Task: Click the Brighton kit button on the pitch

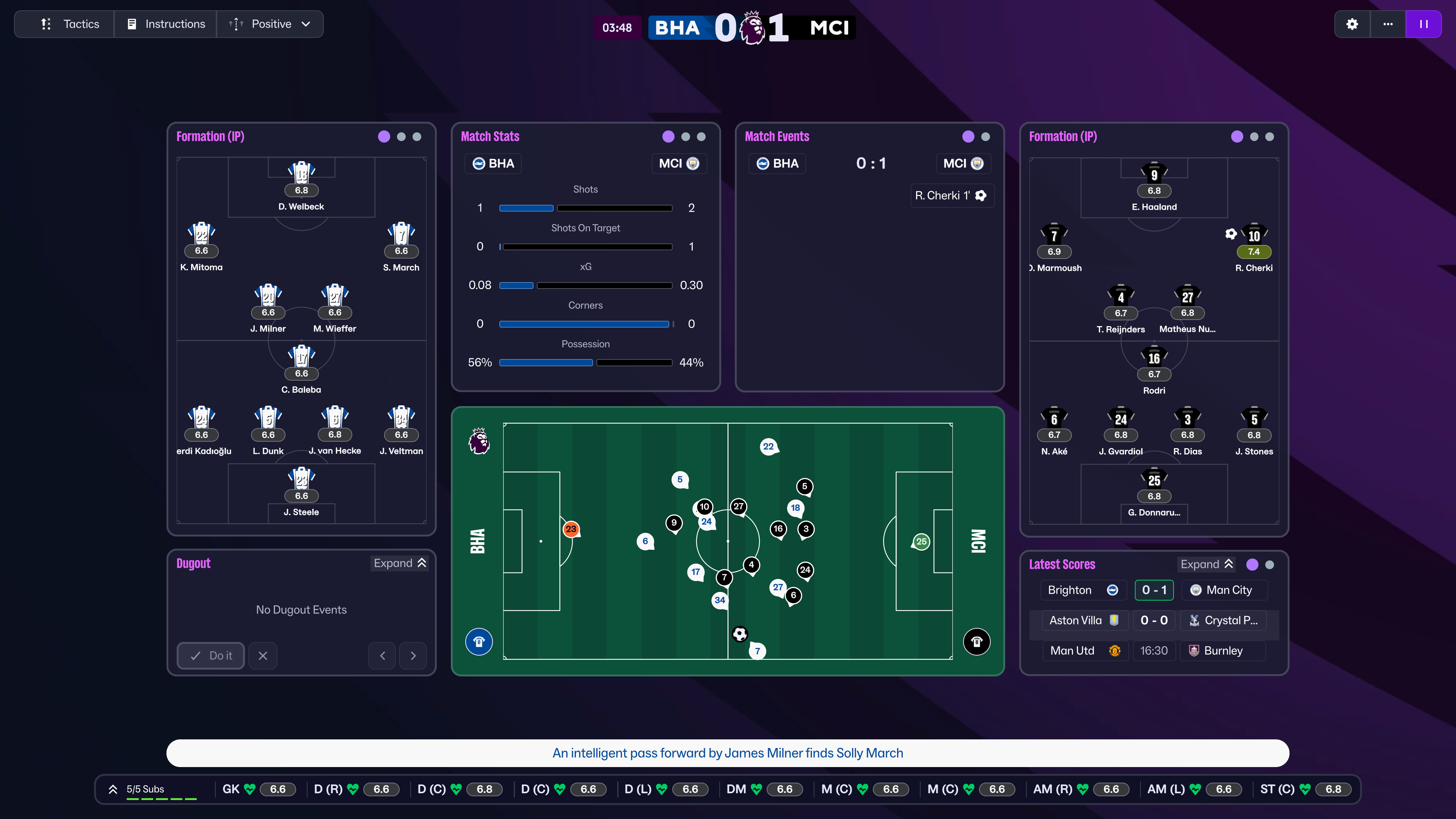Action: [479, 642]
